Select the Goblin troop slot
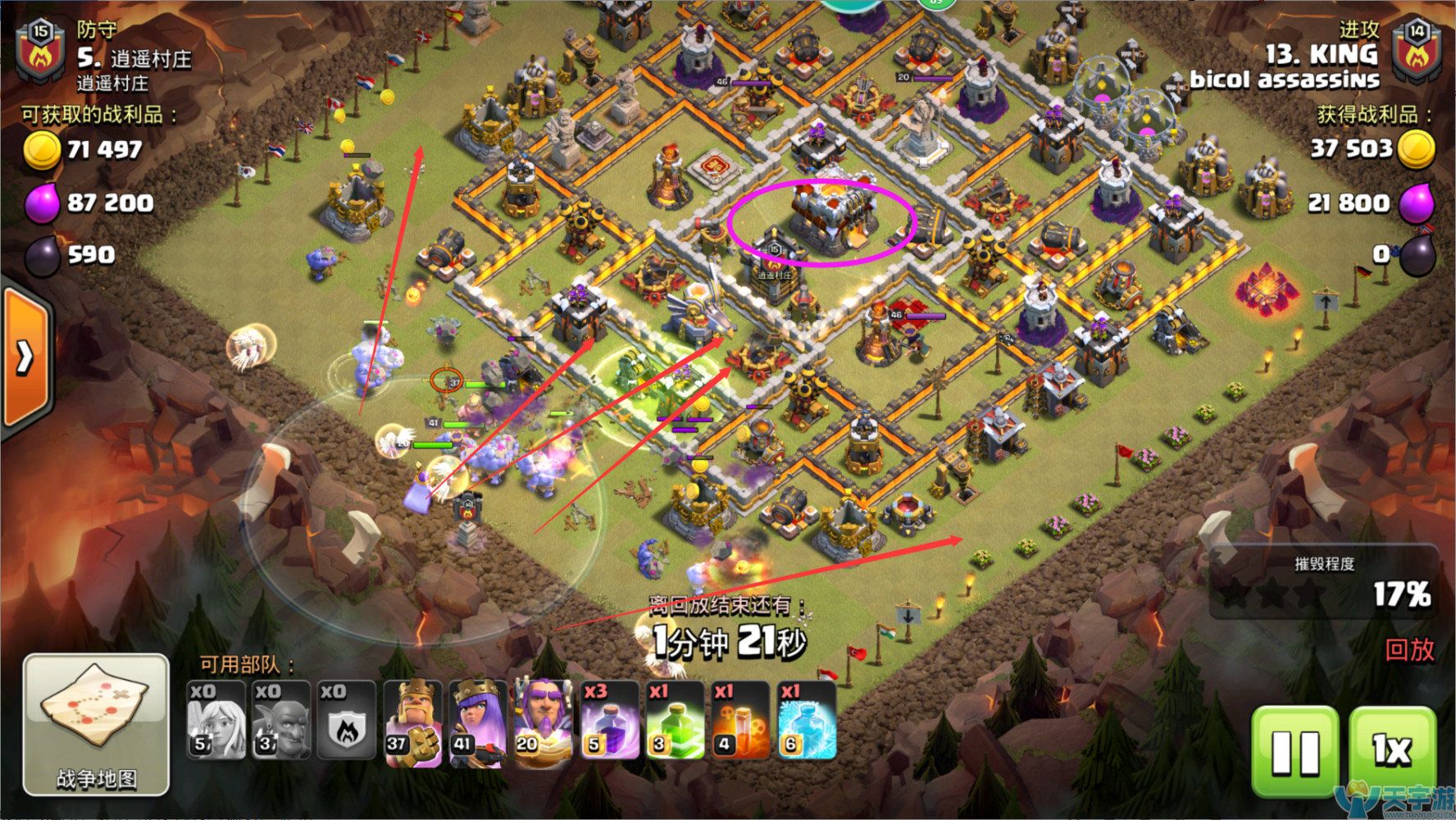This screenshot has height=820, width=1456. point(280,721)
